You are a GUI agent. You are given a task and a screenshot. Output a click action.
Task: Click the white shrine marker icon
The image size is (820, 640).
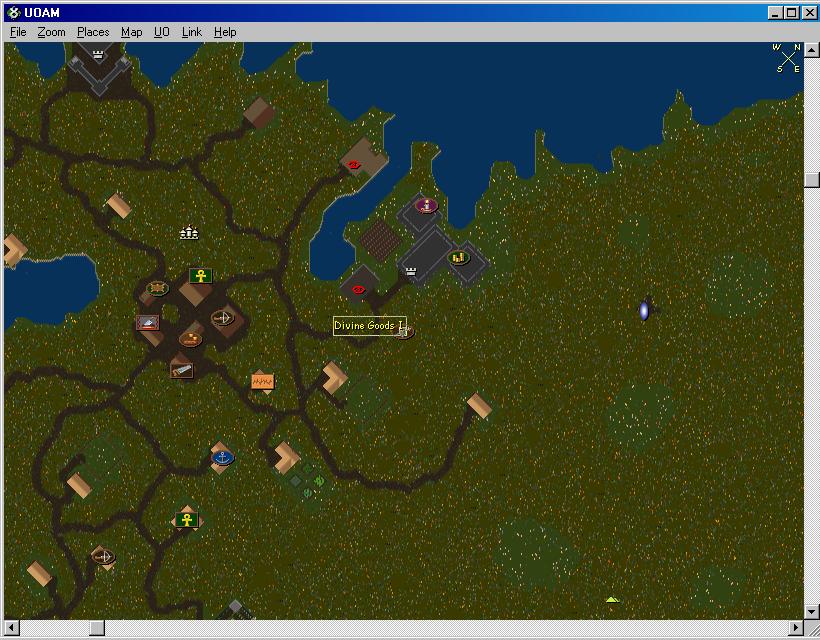(189, 233)
